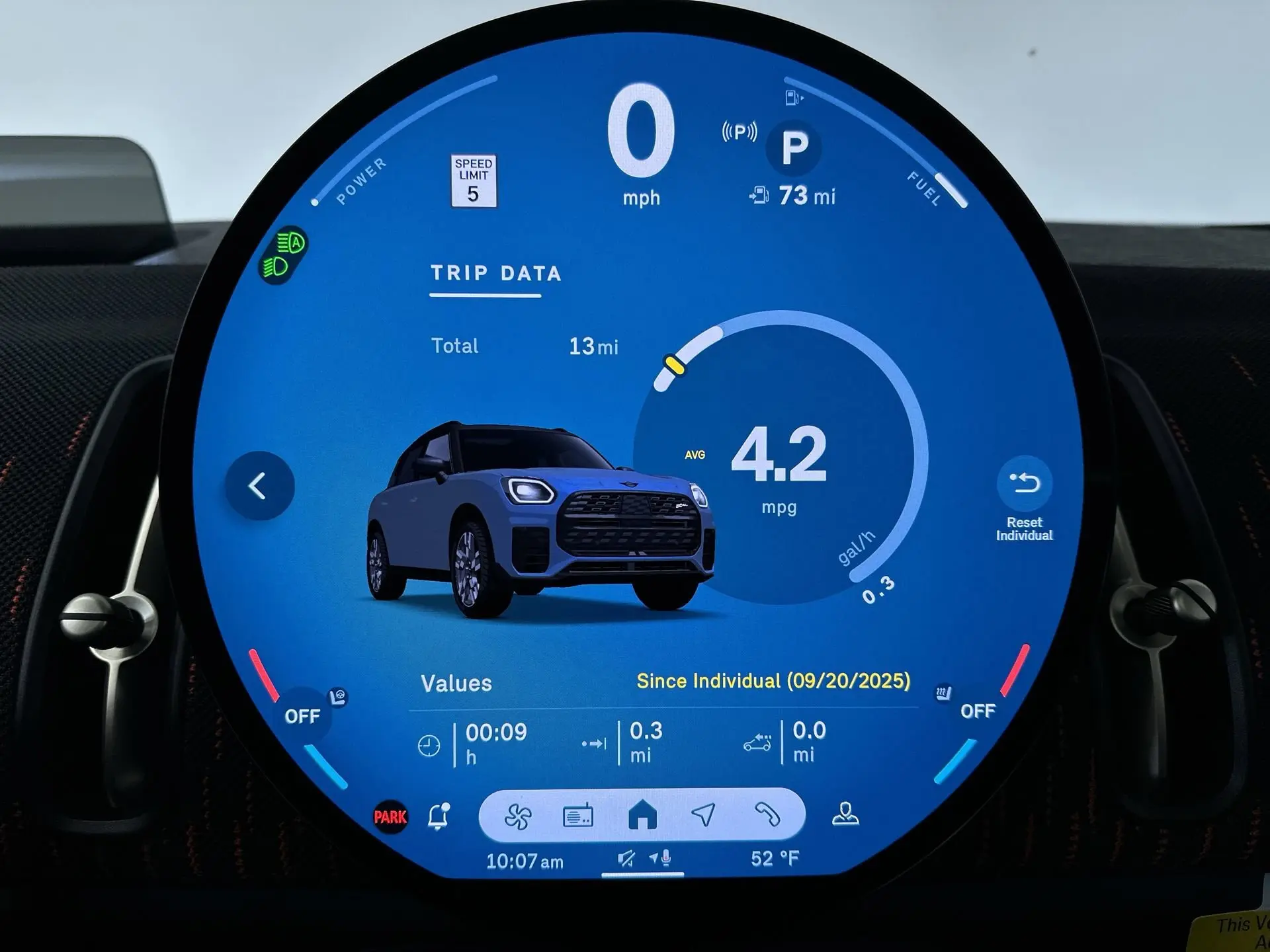Tap the muted speaker icon

626,859
